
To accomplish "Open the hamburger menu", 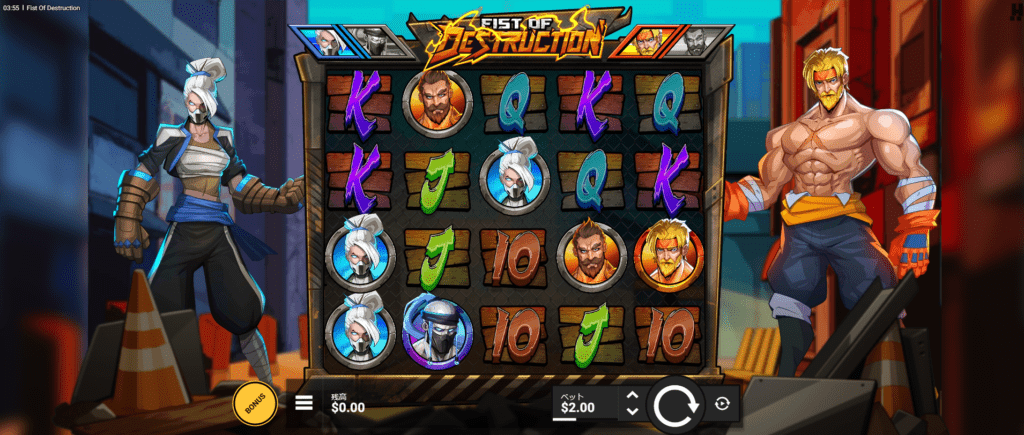I will point(304,404).
